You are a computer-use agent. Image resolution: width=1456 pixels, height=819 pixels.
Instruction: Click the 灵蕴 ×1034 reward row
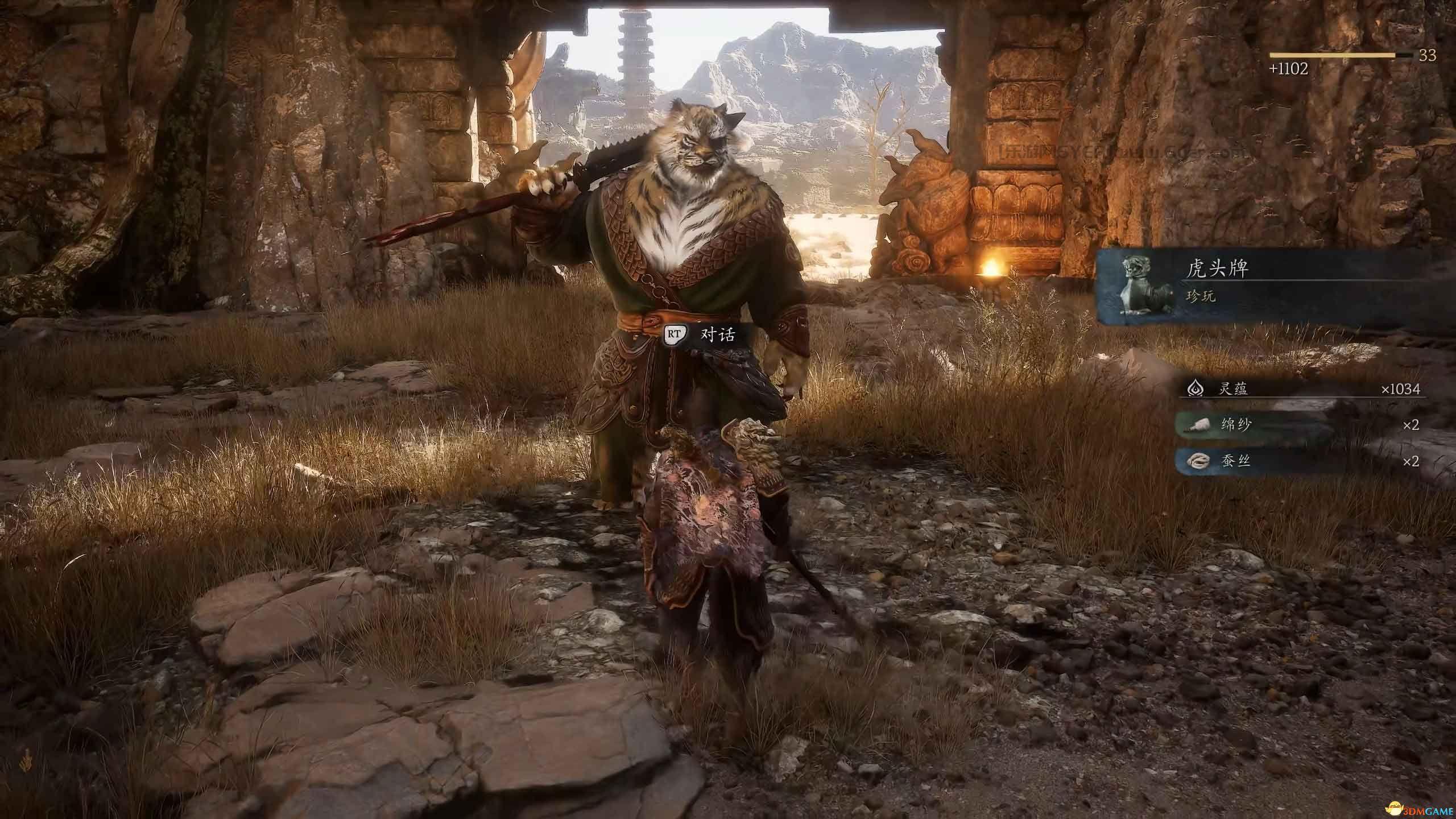click(x=1302, y=389)
